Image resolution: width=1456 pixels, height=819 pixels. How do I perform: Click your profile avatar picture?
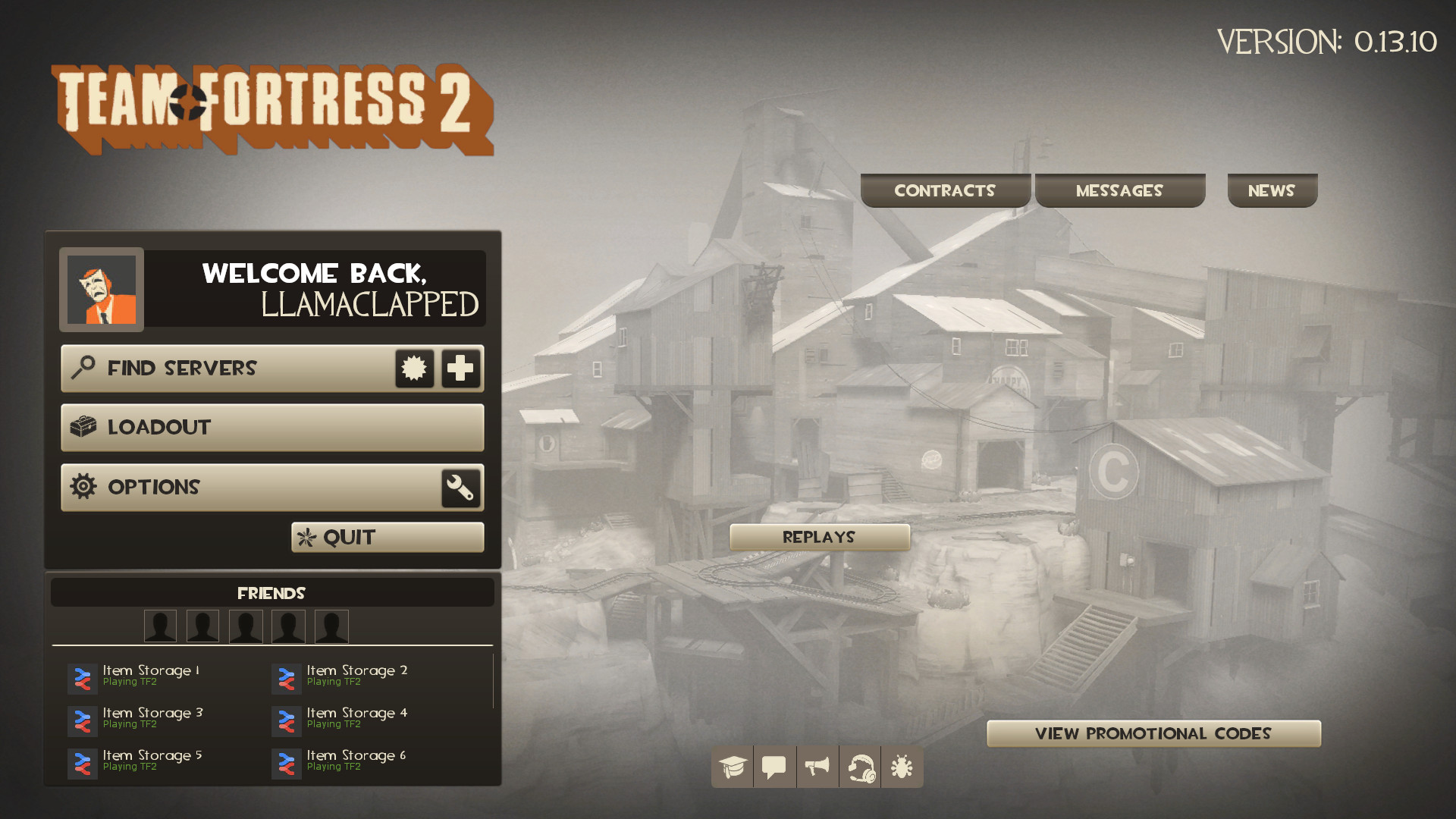101,290
